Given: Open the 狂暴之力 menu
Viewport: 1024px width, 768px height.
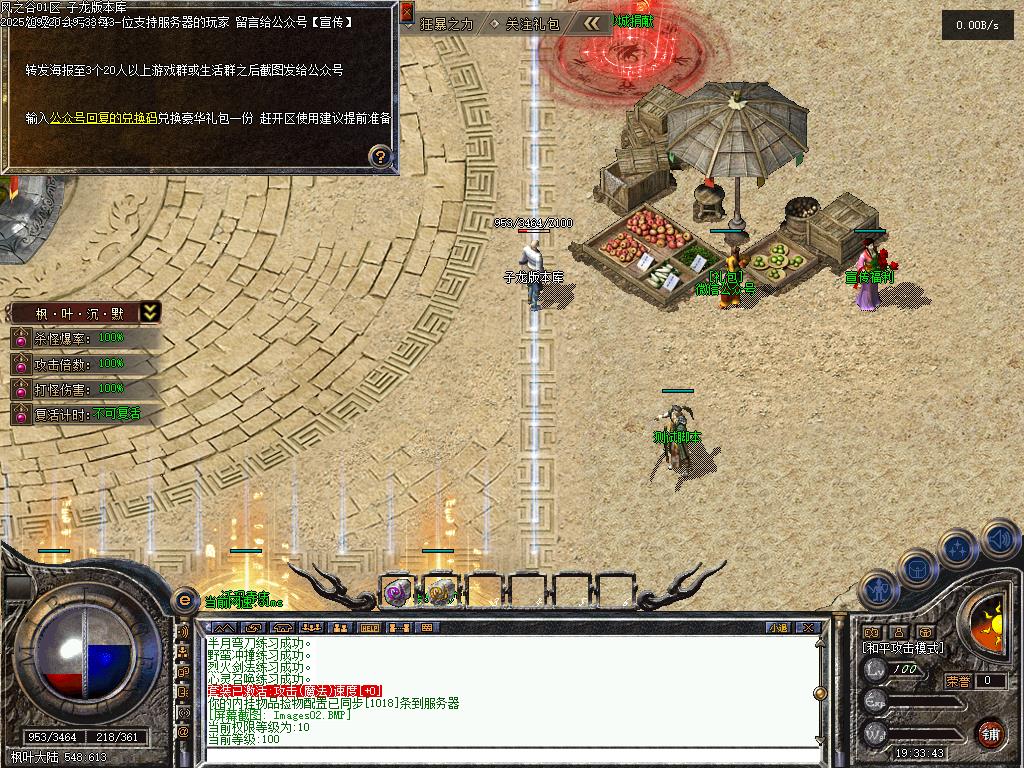Looking at the screenshot, I should click(x=446, y=24).
